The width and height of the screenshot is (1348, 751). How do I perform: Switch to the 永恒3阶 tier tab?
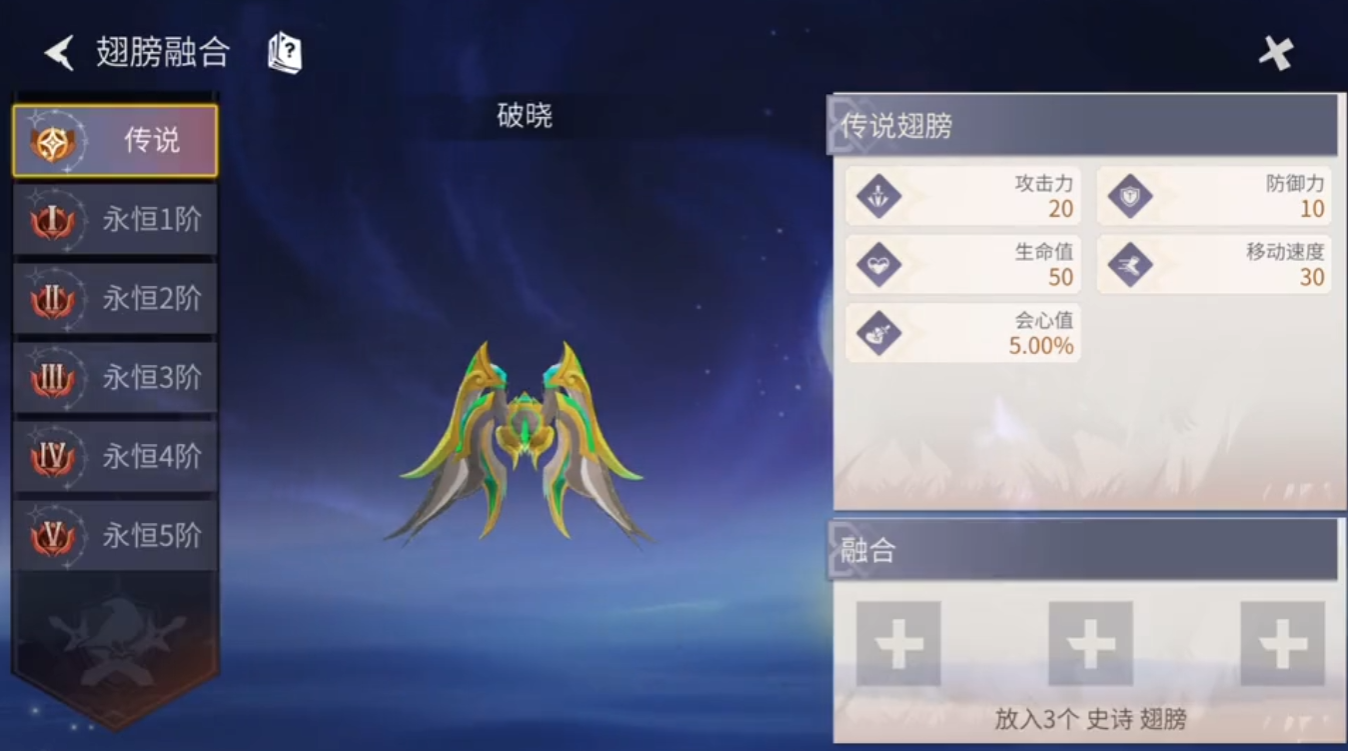click(113, 378)
